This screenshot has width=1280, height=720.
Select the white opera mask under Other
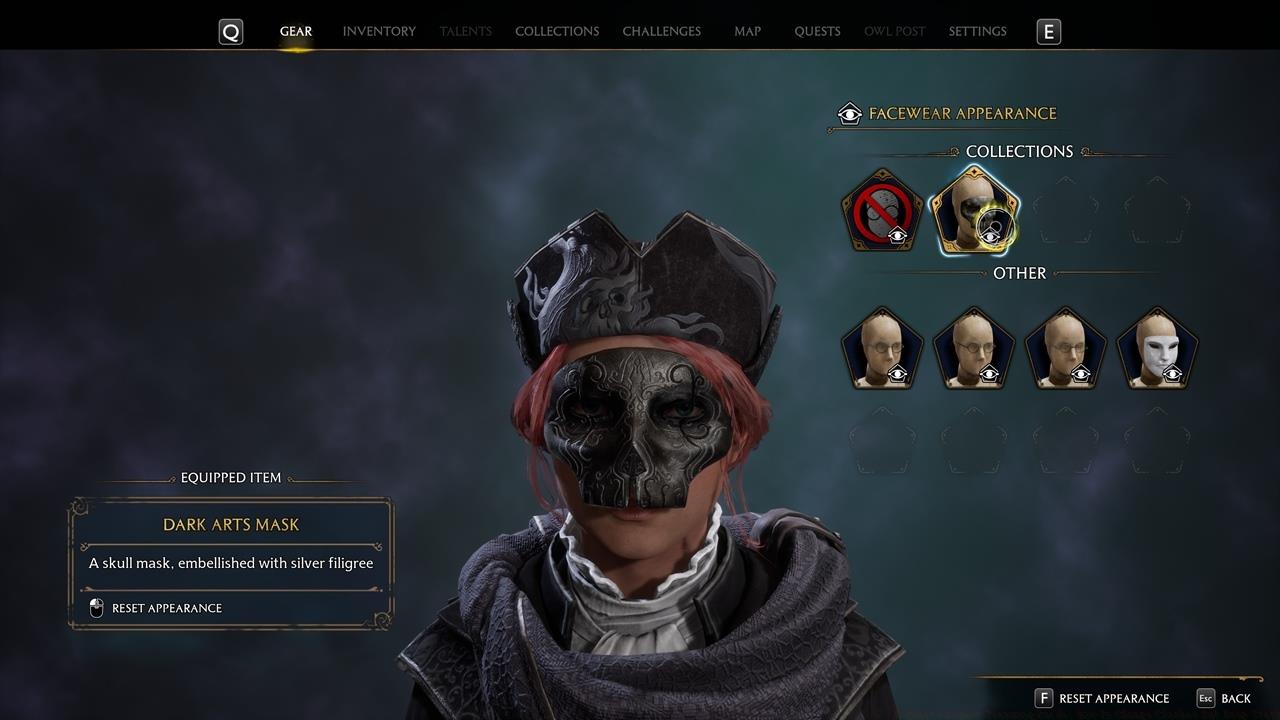pyautogui.click(x=1156, y=348)
